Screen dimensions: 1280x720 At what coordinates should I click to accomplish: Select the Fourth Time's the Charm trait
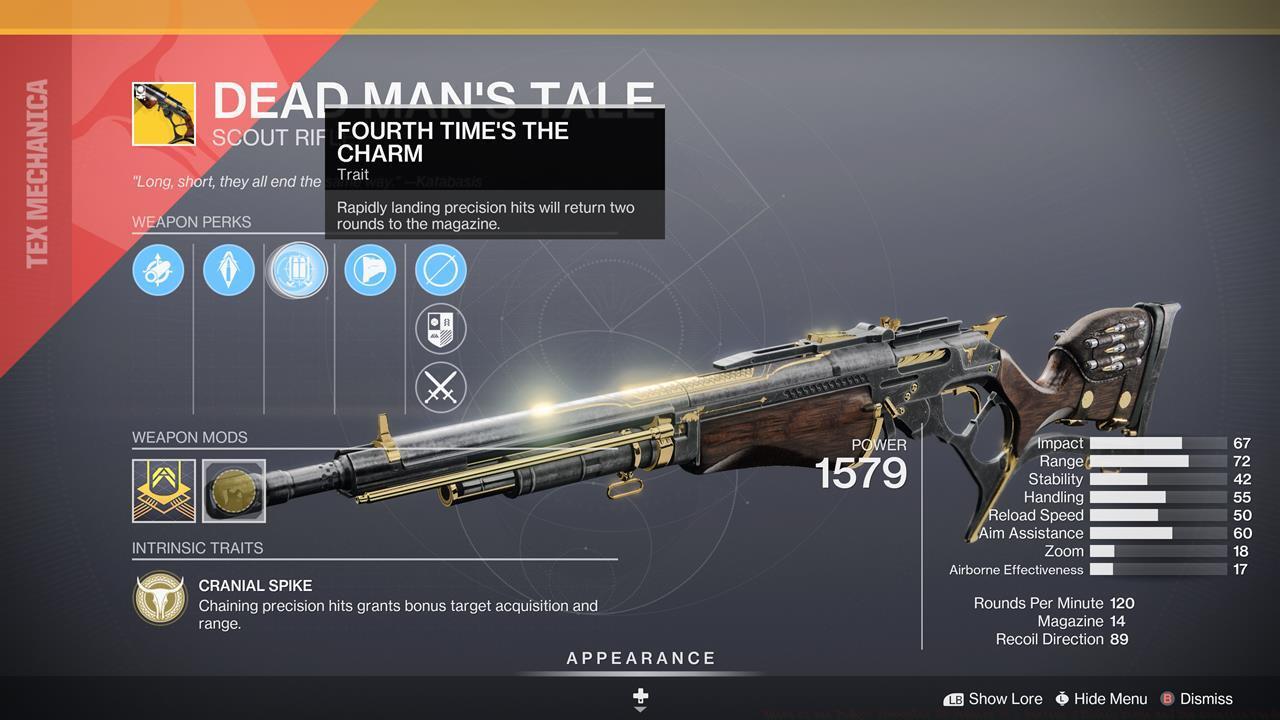[x=297, y=271]
